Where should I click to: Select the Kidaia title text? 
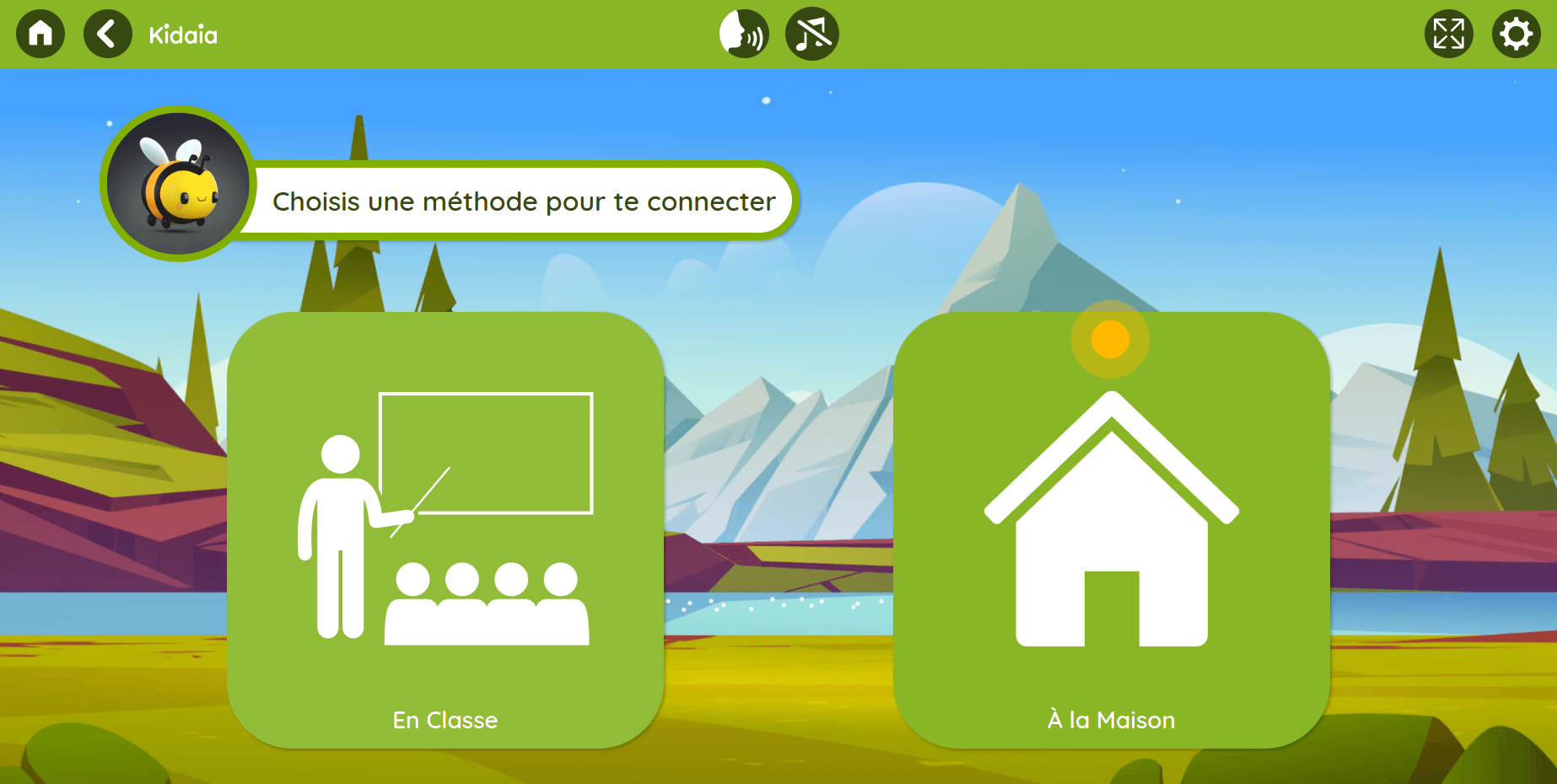(x=182, y=35)
